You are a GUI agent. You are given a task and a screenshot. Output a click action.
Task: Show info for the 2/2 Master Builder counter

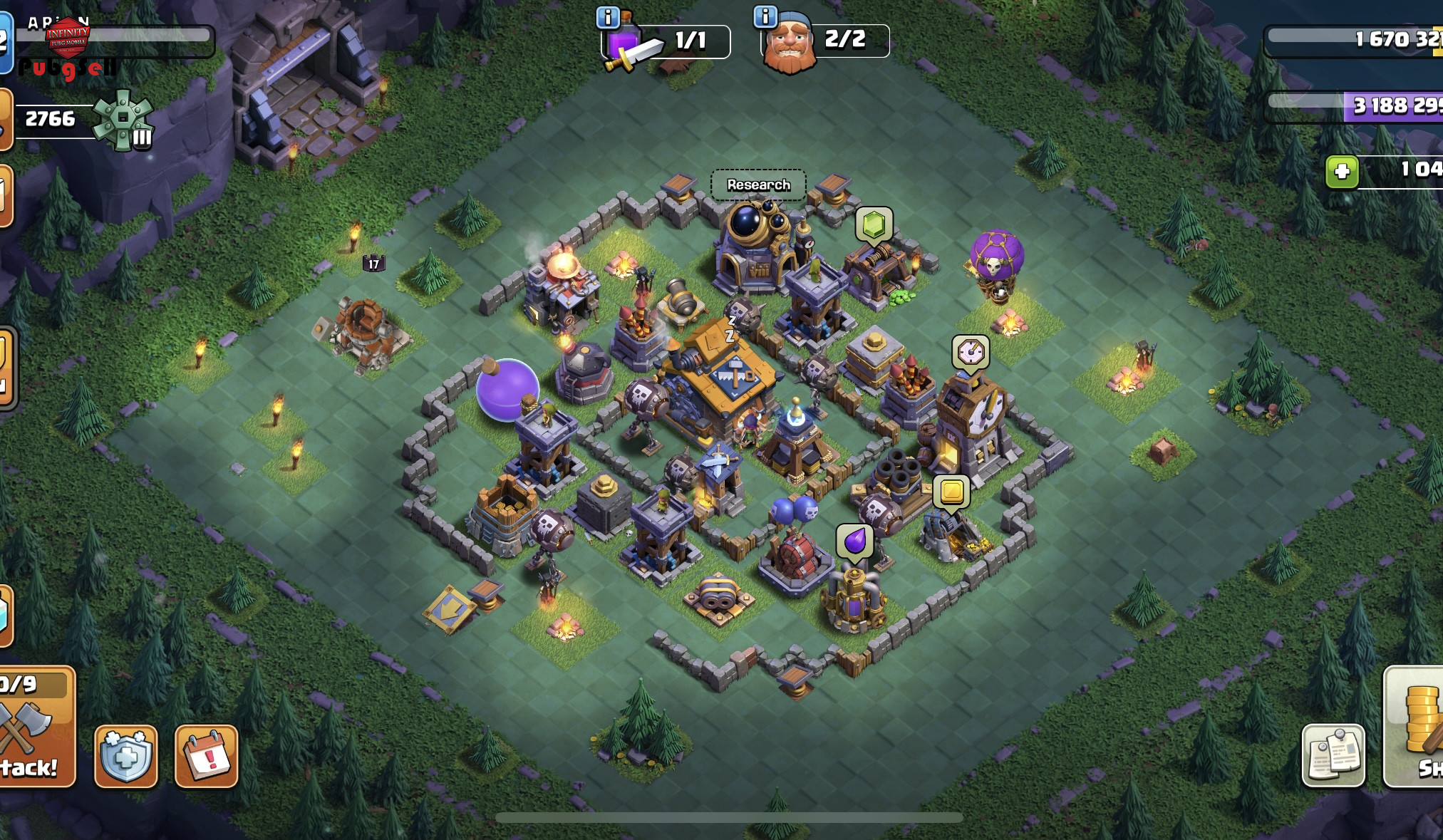tap(765, 16)
